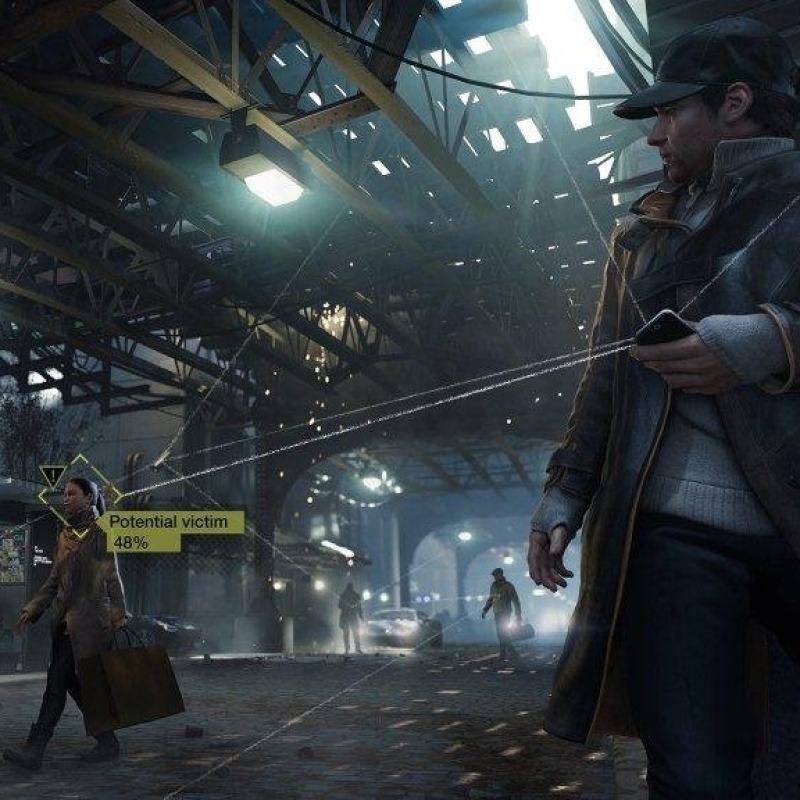The height and width of the screenshot is (800, 800).
Task: Click the warning triangle profiler icon
Action: 53,476
